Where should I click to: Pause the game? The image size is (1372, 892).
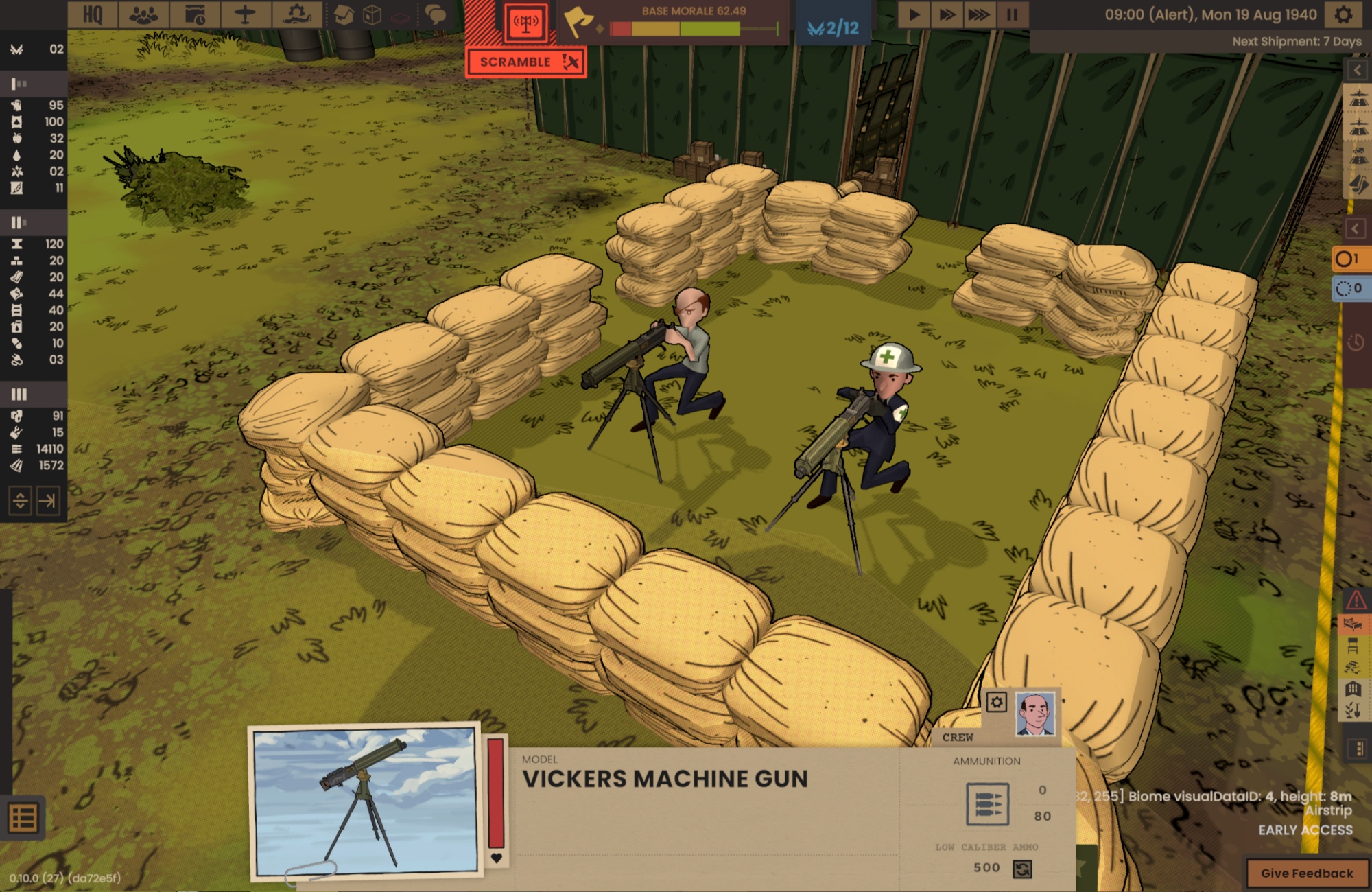click(x=1012, y=14)
